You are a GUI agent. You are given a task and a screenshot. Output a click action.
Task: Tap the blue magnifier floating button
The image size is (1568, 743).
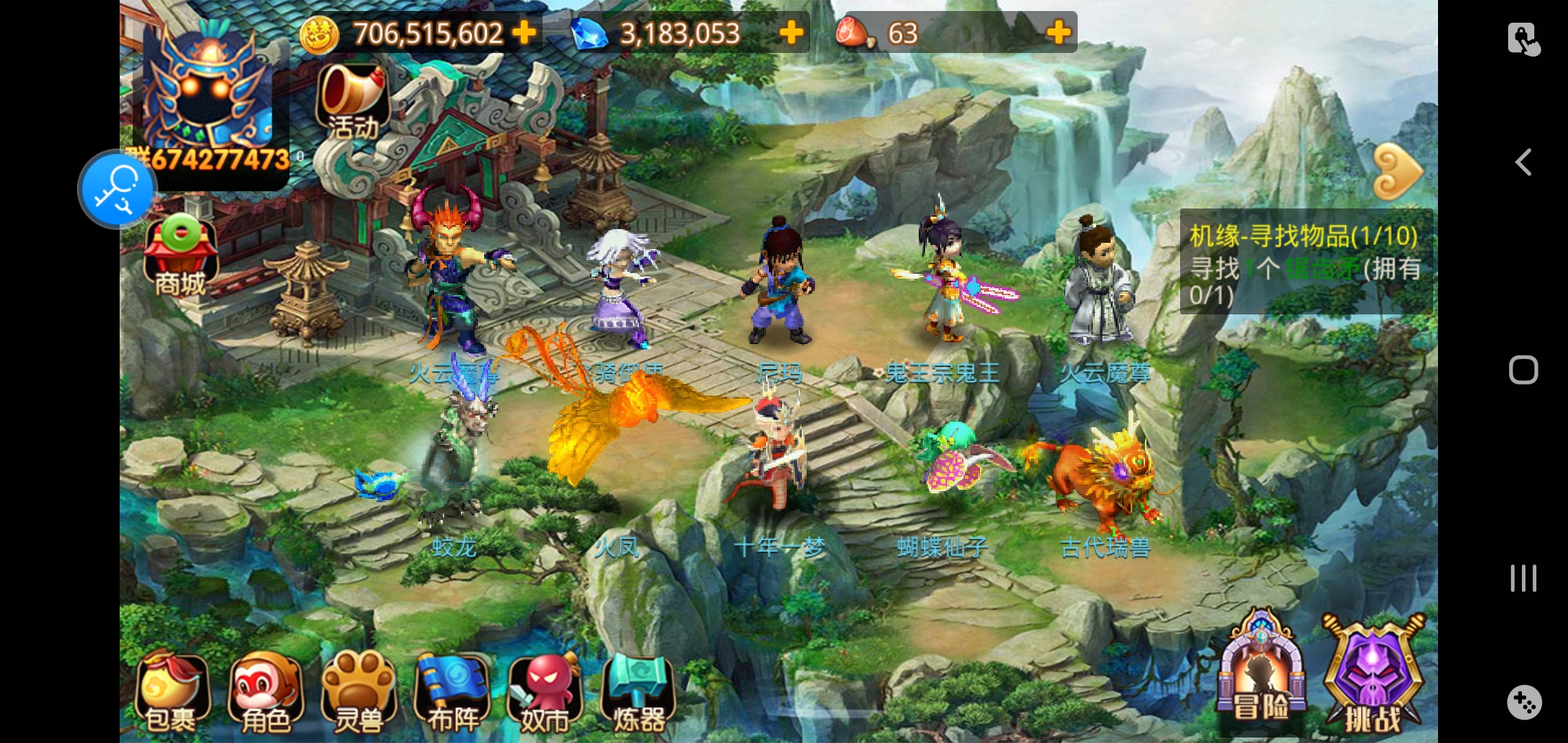coord(117,189)
